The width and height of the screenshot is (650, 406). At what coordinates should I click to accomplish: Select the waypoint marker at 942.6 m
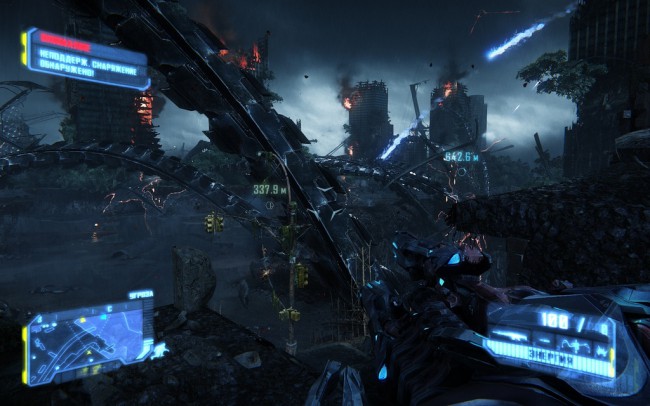point(462,170)
